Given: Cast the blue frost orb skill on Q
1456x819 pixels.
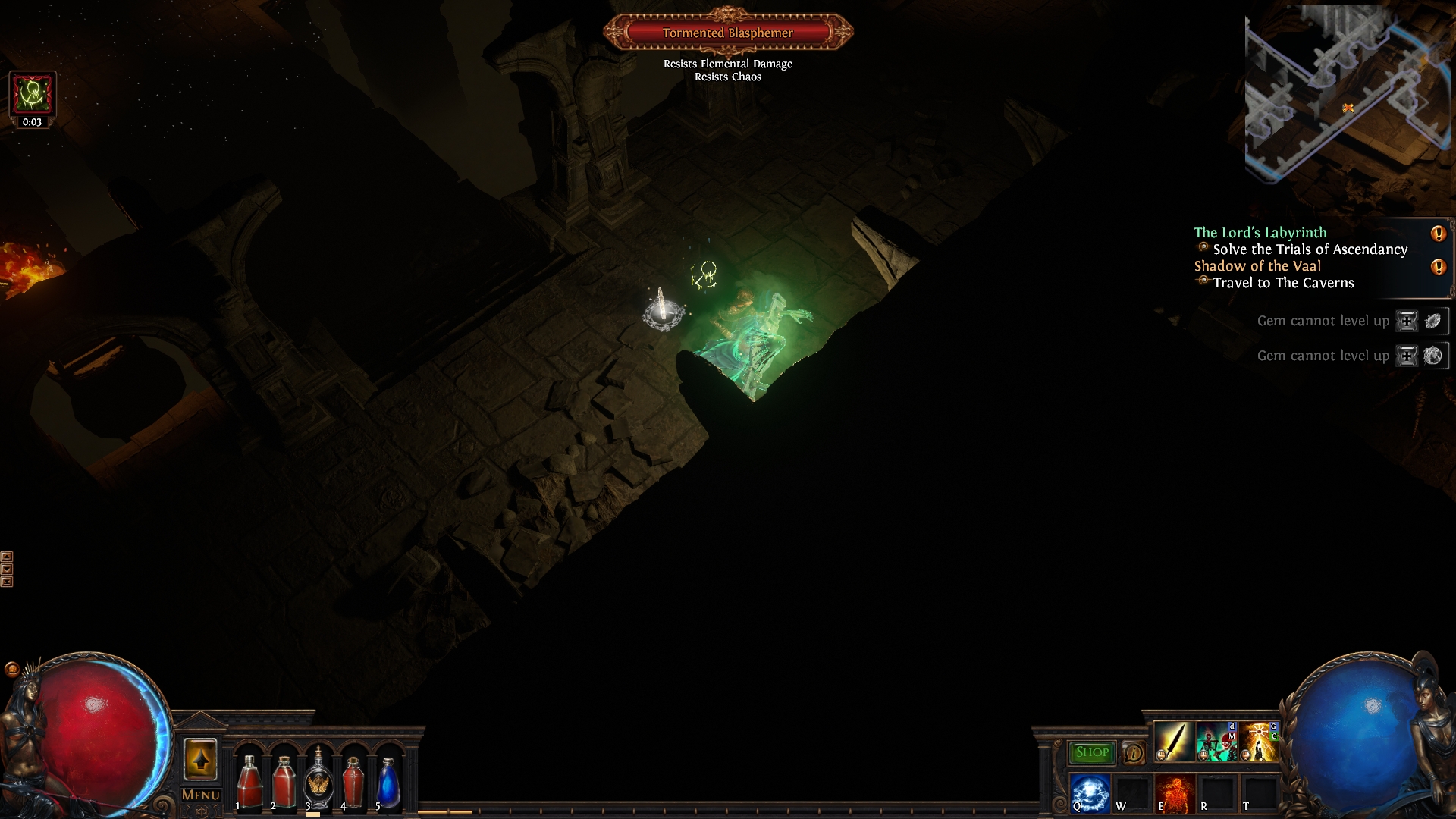Looking at the screenshot, I should [1090, 792].
